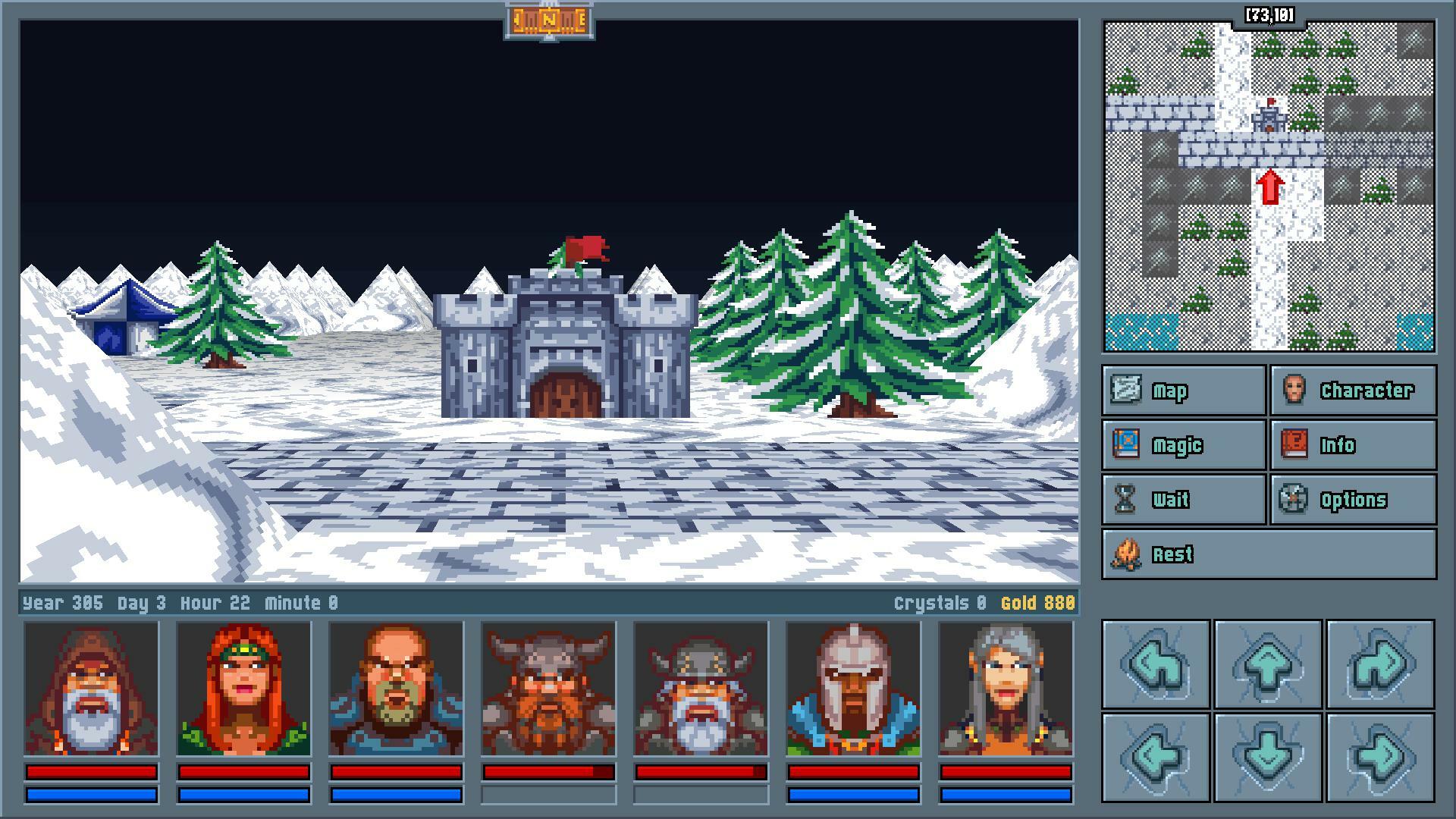Open the Info book icon
Viewport: 1456px width, 819px height.
pyautogui.click(x=1294, y=445)
